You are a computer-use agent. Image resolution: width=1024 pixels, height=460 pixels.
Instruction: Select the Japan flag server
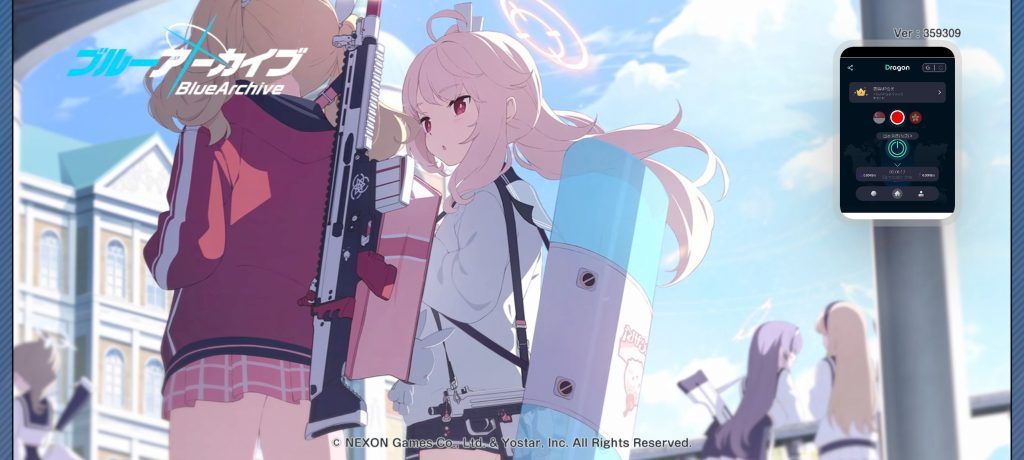tap(897, 117)
